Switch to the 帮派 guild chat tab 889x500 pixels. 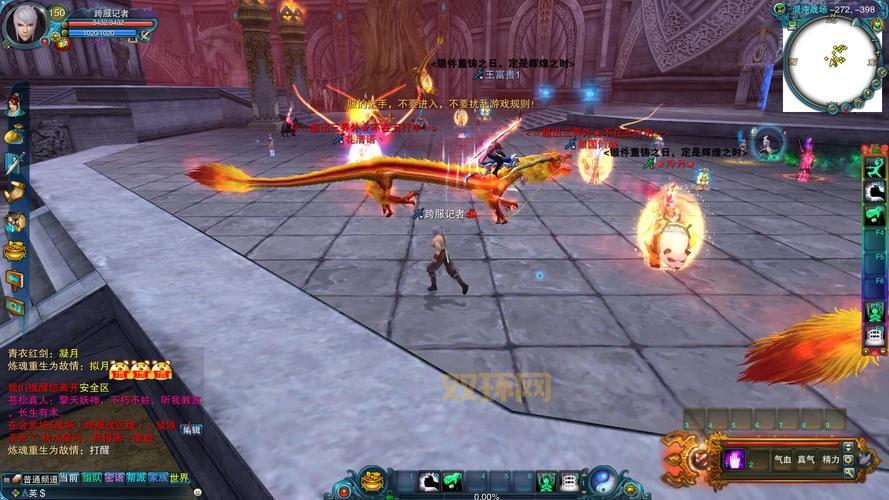click(136, 478)
